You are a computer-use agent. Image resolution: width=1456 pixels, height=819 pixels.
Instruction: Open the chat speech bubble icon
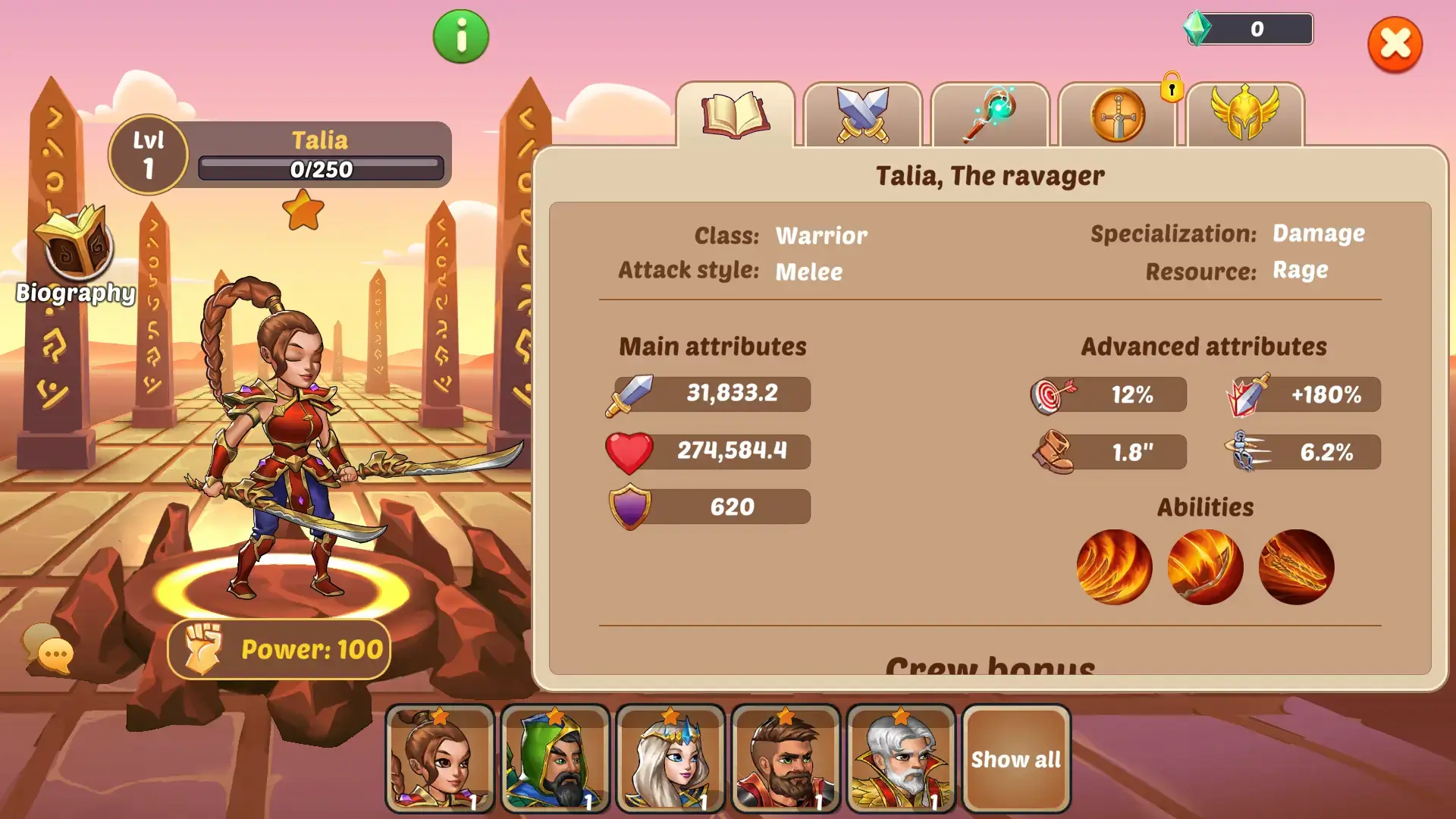coord(49,649)
